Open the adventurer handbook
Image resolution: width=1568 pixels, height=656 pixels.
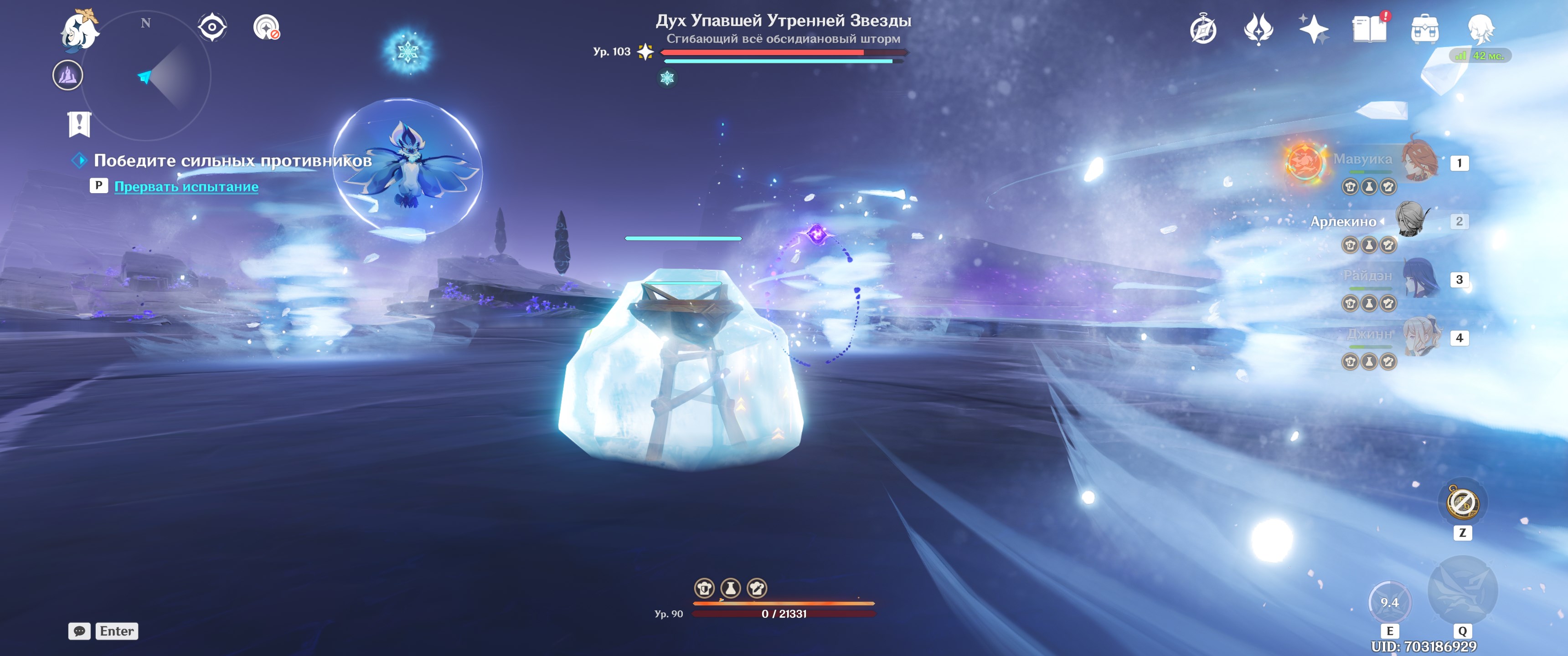point(1368,29)
